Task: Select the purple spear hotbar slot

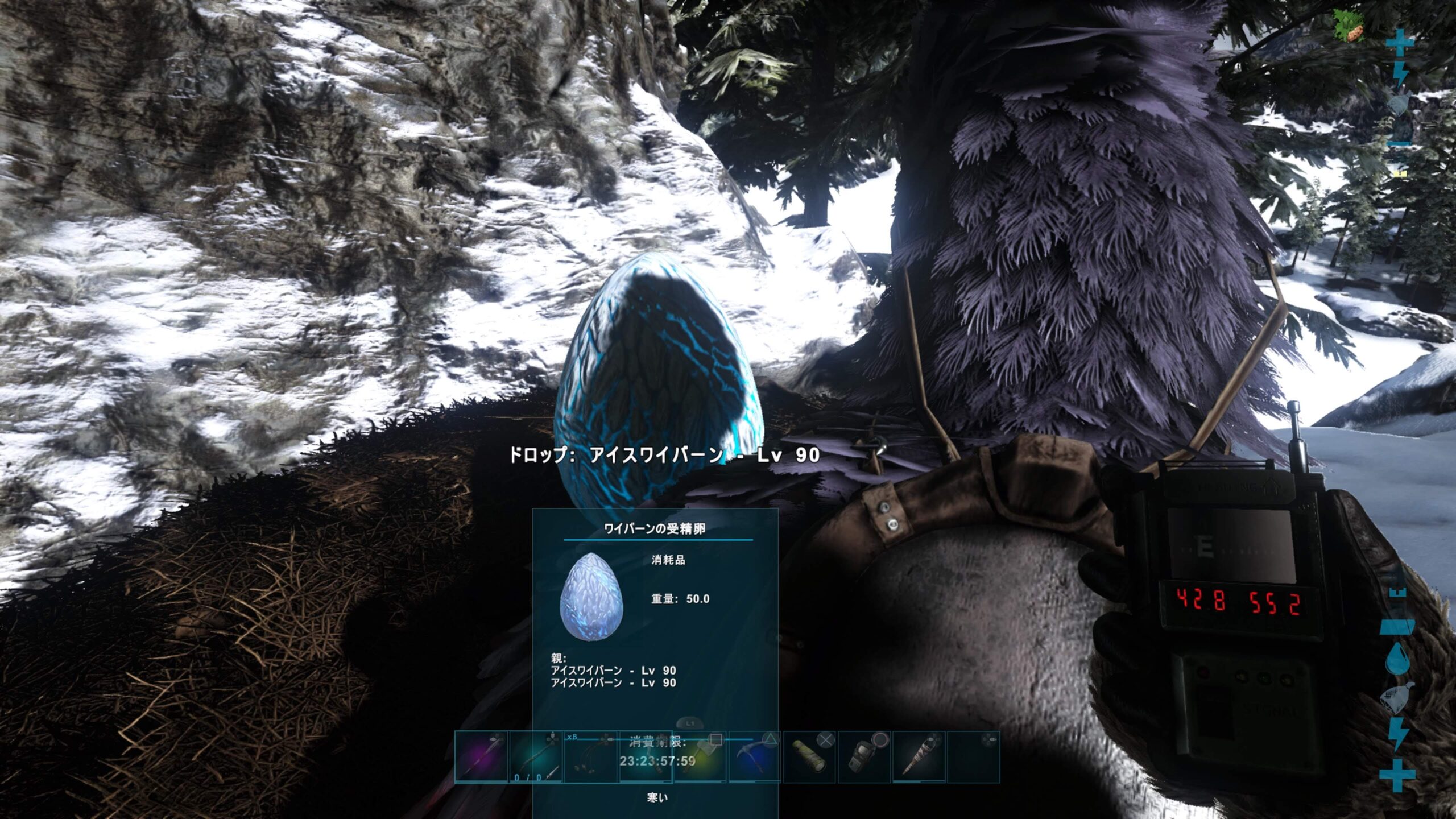Action: (481, 758)
